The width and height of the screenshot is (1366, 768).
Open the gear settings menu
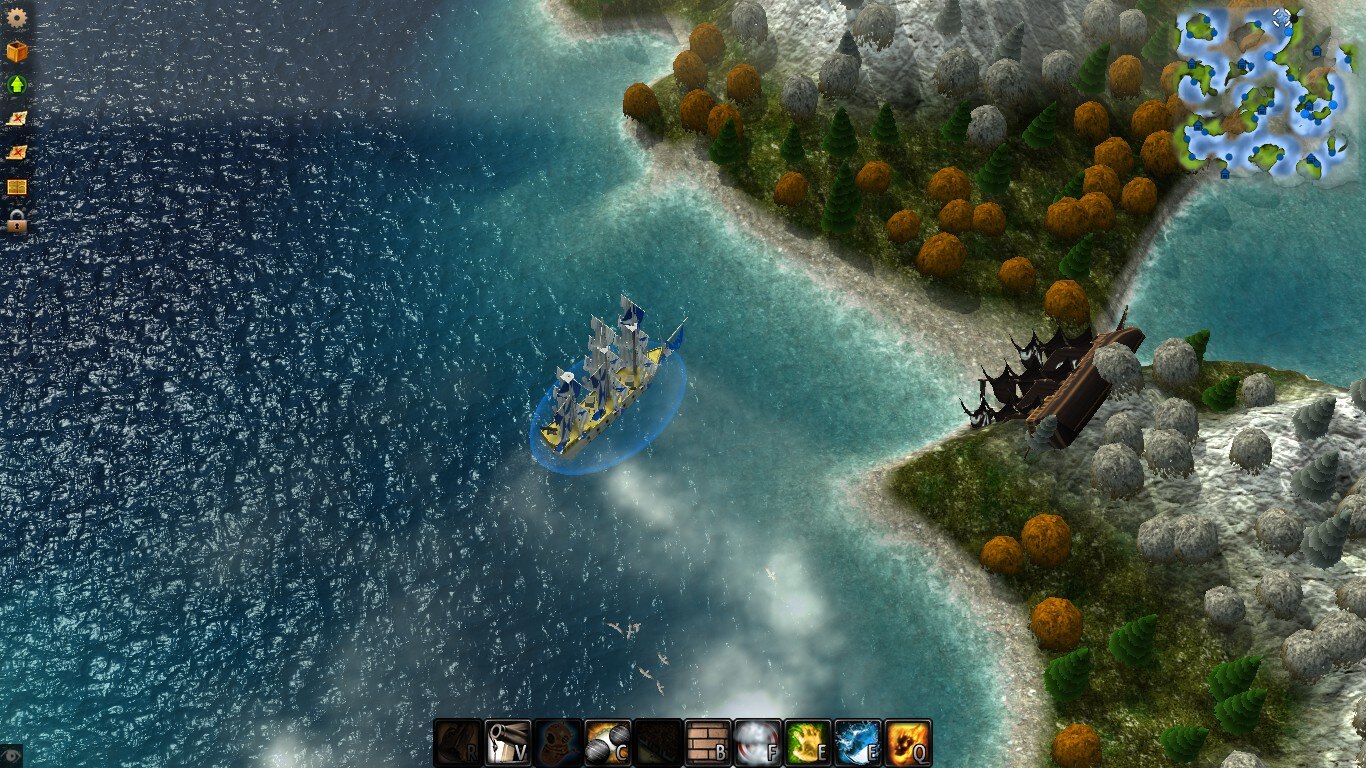click(x=17, y=17)
